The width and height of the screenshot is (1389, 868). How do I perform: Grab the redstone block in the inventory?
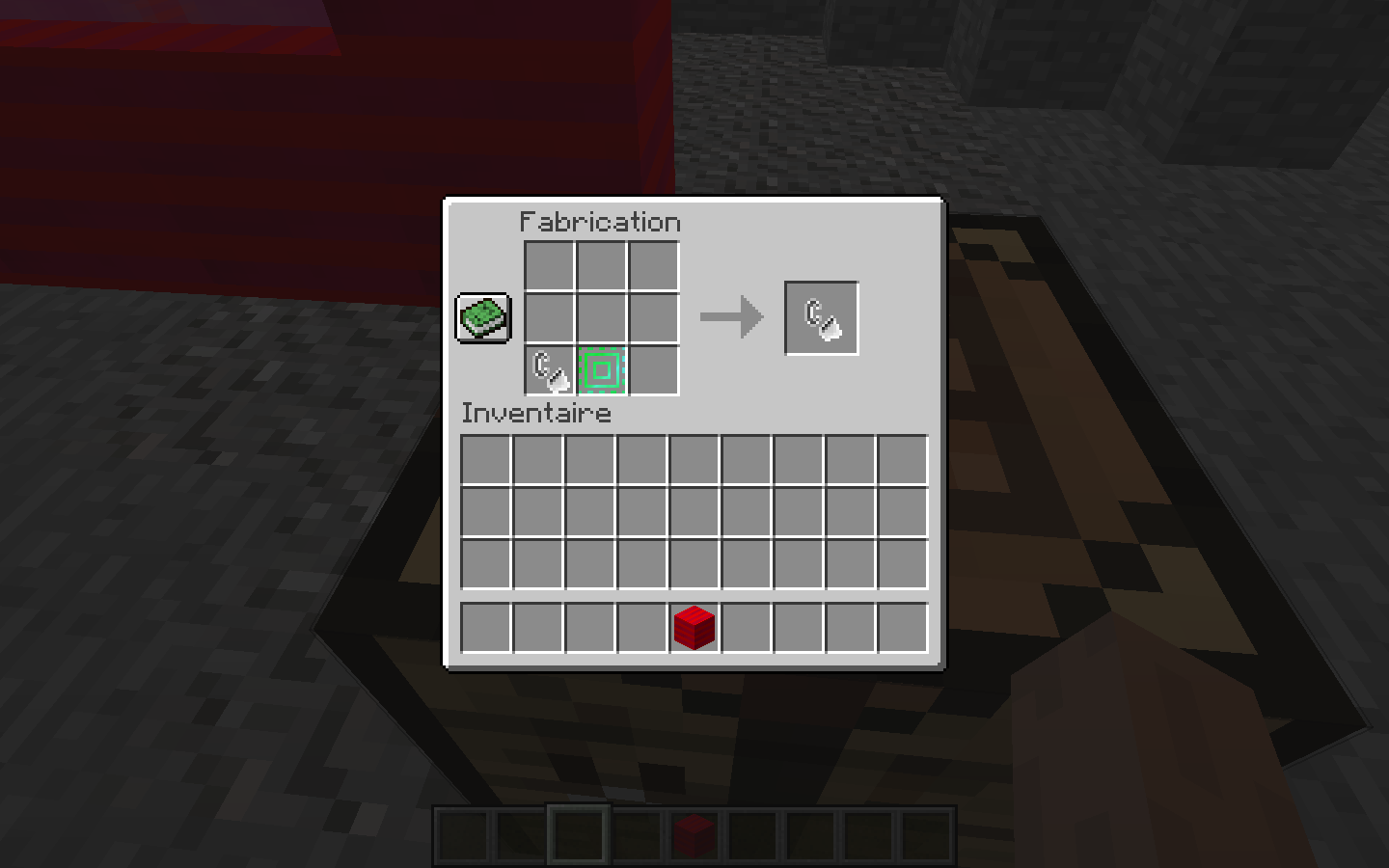click(694, 625)
